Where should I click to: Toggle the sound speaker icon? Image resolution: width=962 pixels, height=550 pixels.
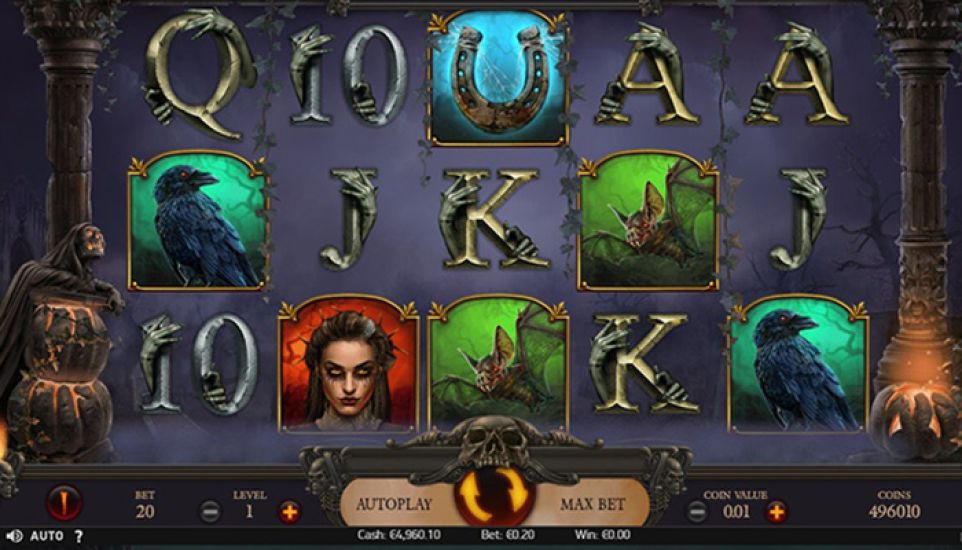click(14, 536)
